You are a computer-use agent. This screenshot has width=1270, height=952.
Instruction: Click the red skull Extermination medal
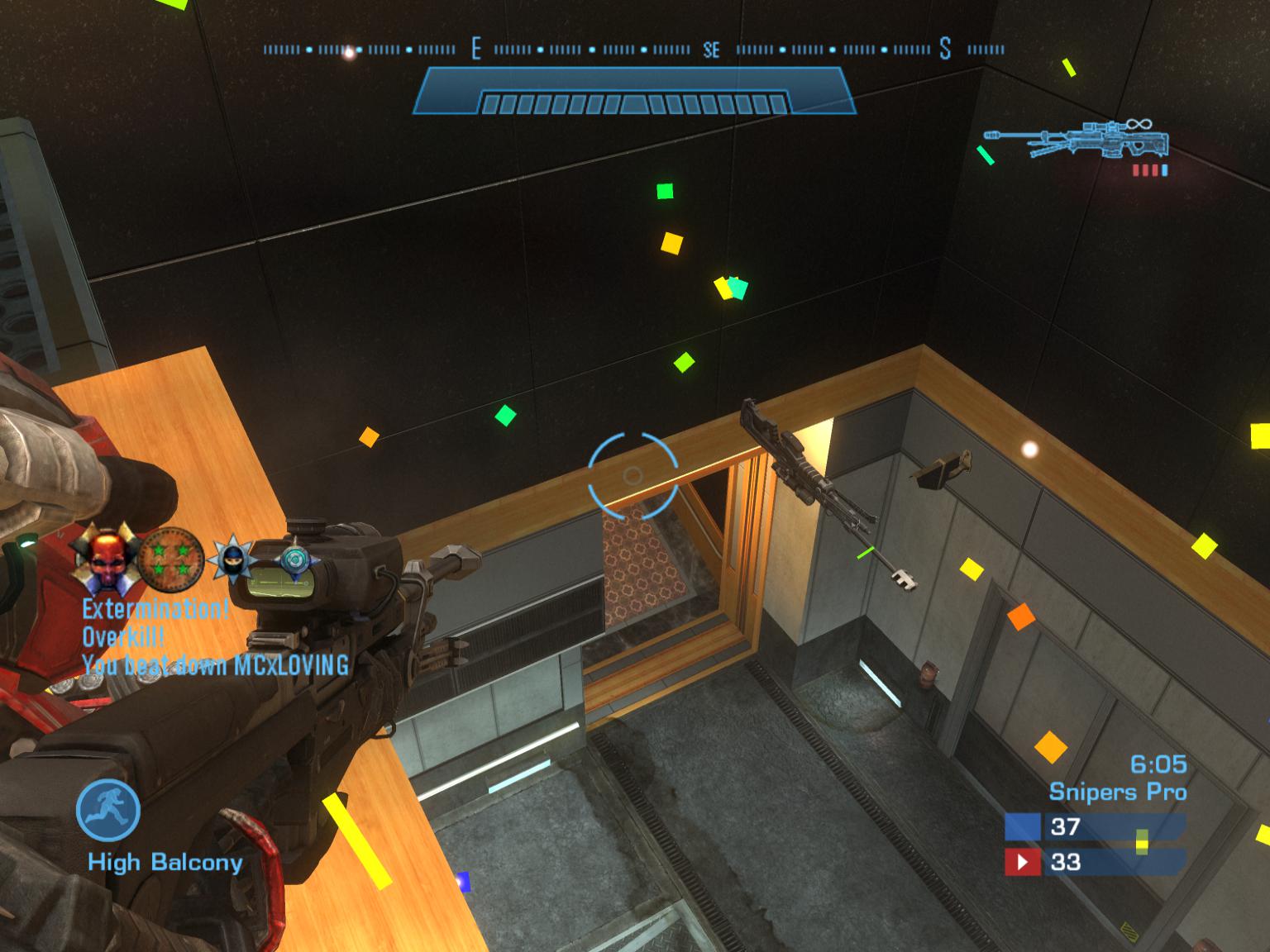pos(105,556)
